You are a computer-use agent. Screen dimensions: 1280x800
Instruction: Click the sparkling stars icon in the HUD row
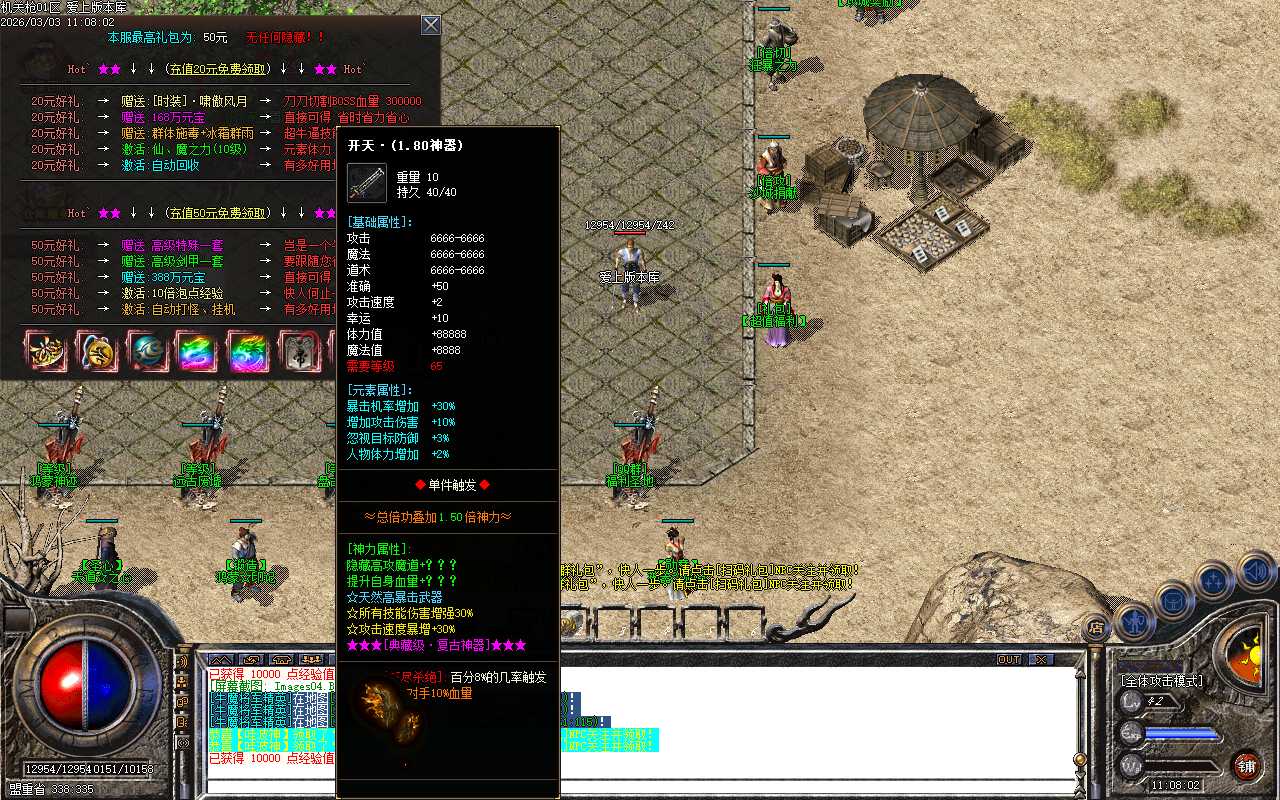1213,580
